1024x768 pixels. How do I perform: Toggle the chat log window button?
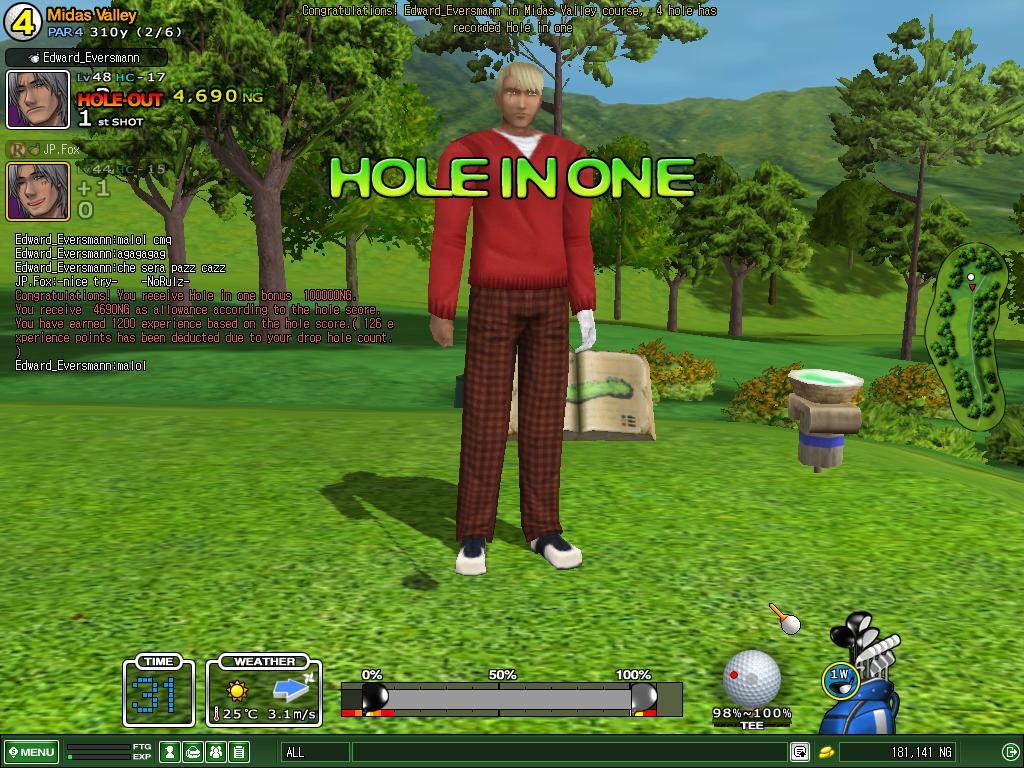[x=800, y=752]
